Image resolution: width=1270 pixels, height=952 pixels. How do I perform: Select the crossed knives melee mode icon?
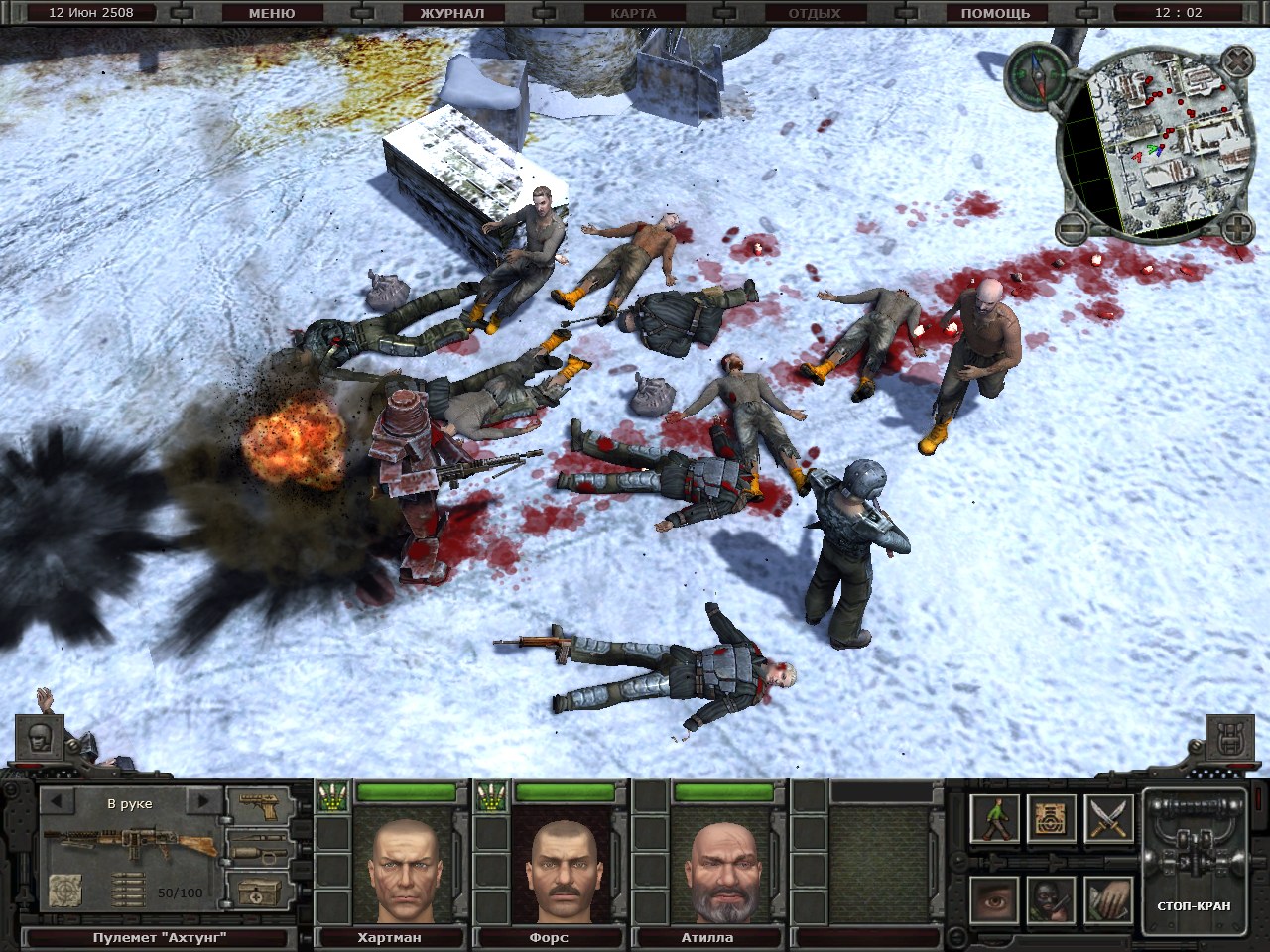click(1108, 818)
